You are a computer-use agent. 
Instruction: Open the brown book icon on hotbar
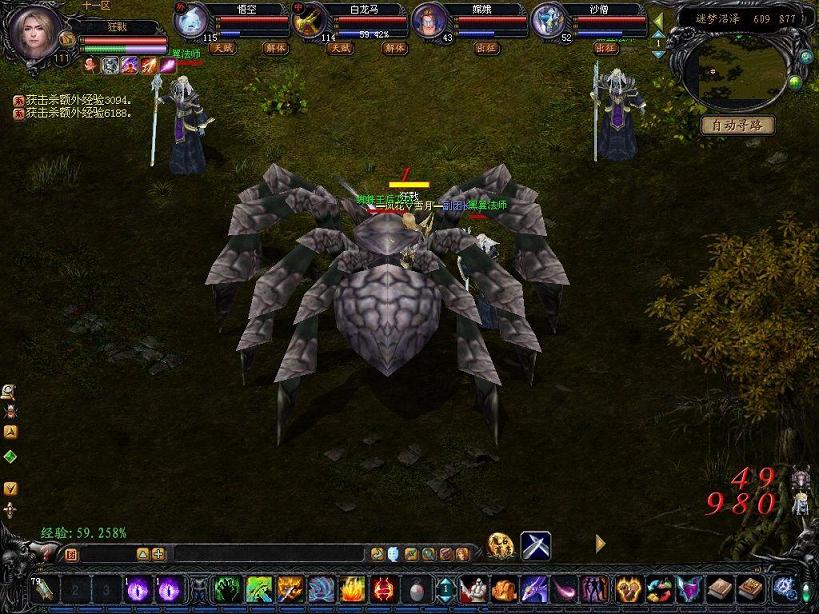(719, 588)
